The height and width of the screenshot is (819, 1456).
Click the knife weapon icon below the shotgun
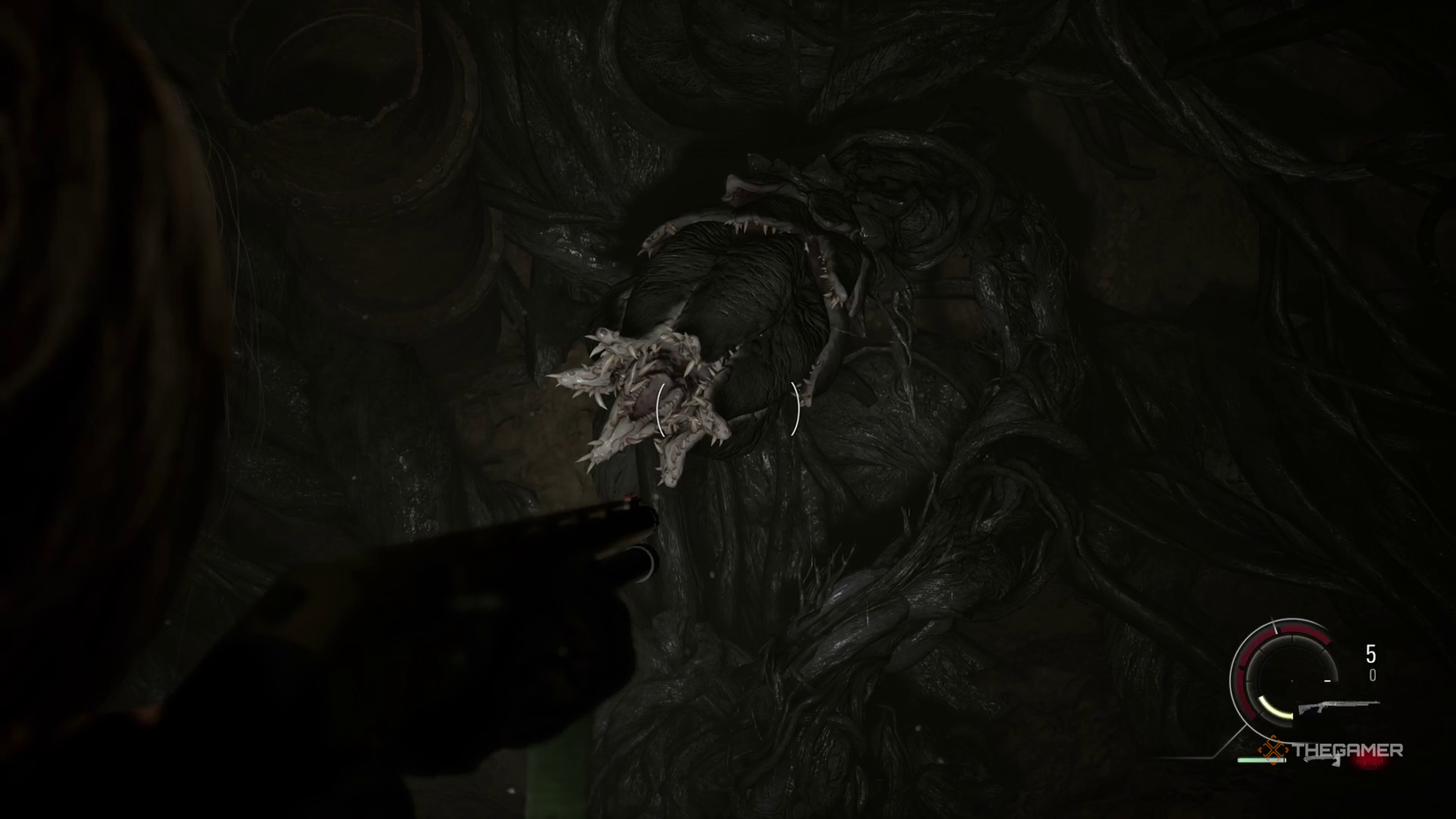coord(1322,761)
